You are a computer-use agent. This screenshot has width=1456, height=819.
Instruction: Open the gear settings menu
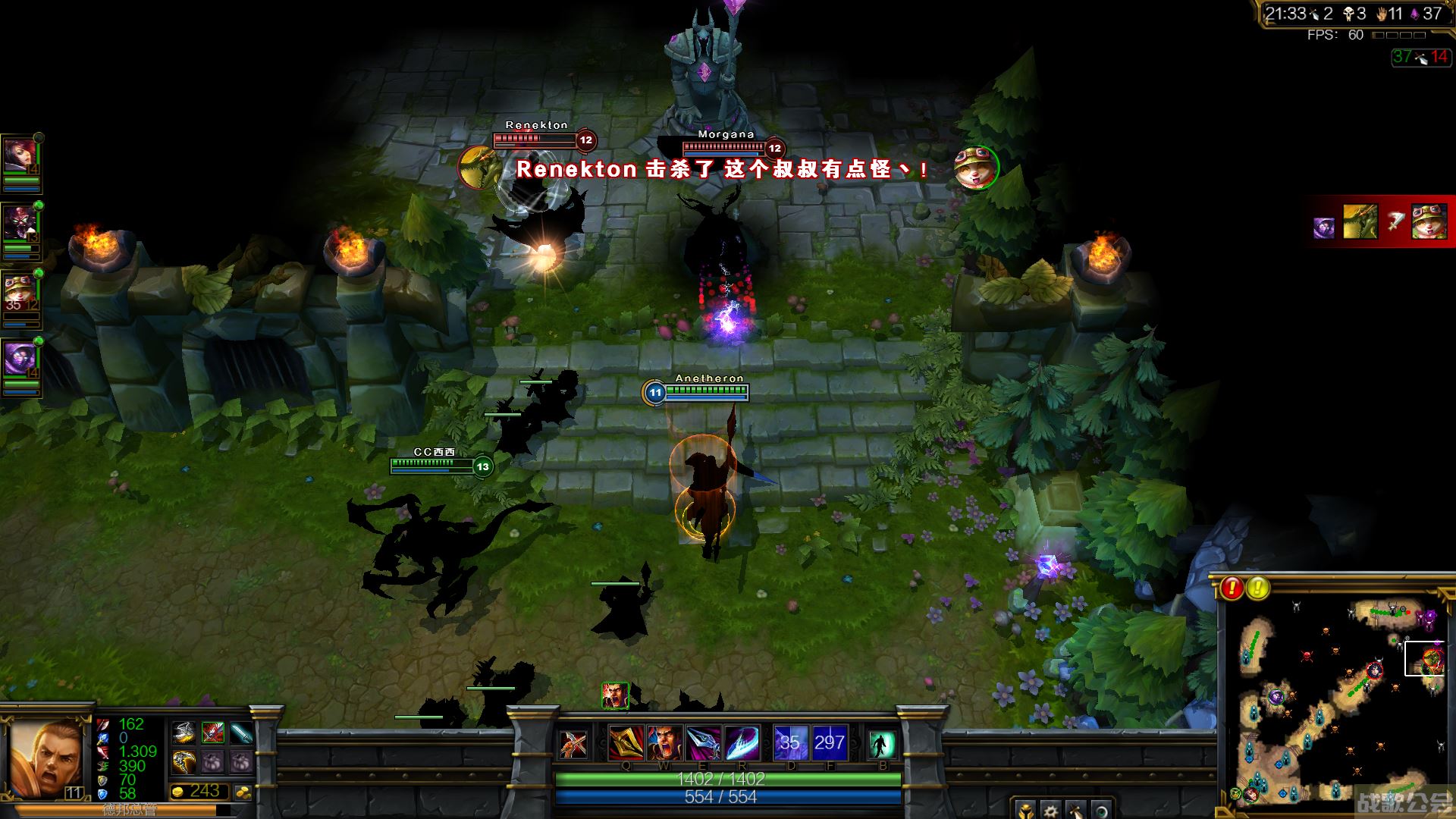(x=1050, y=810)
